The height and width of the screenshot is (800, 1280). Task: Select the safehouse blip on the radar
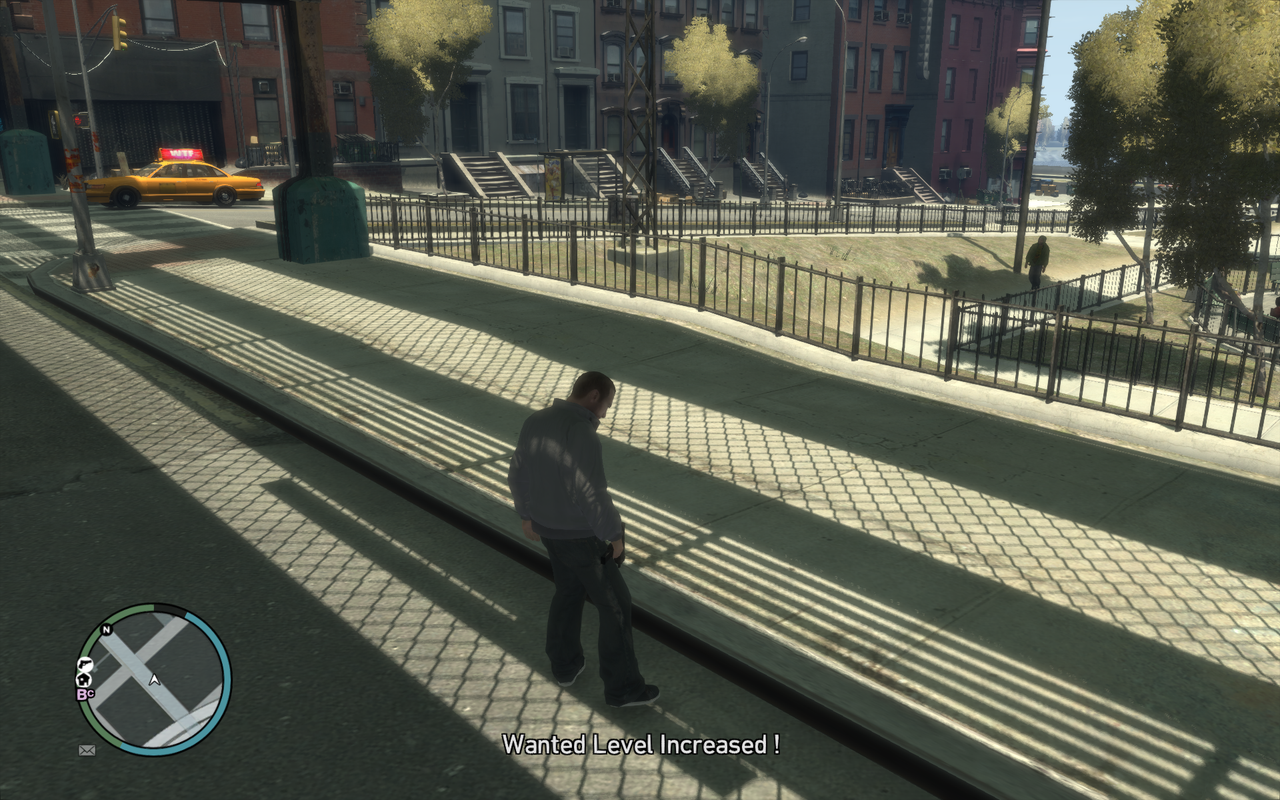tap(84, 680)
